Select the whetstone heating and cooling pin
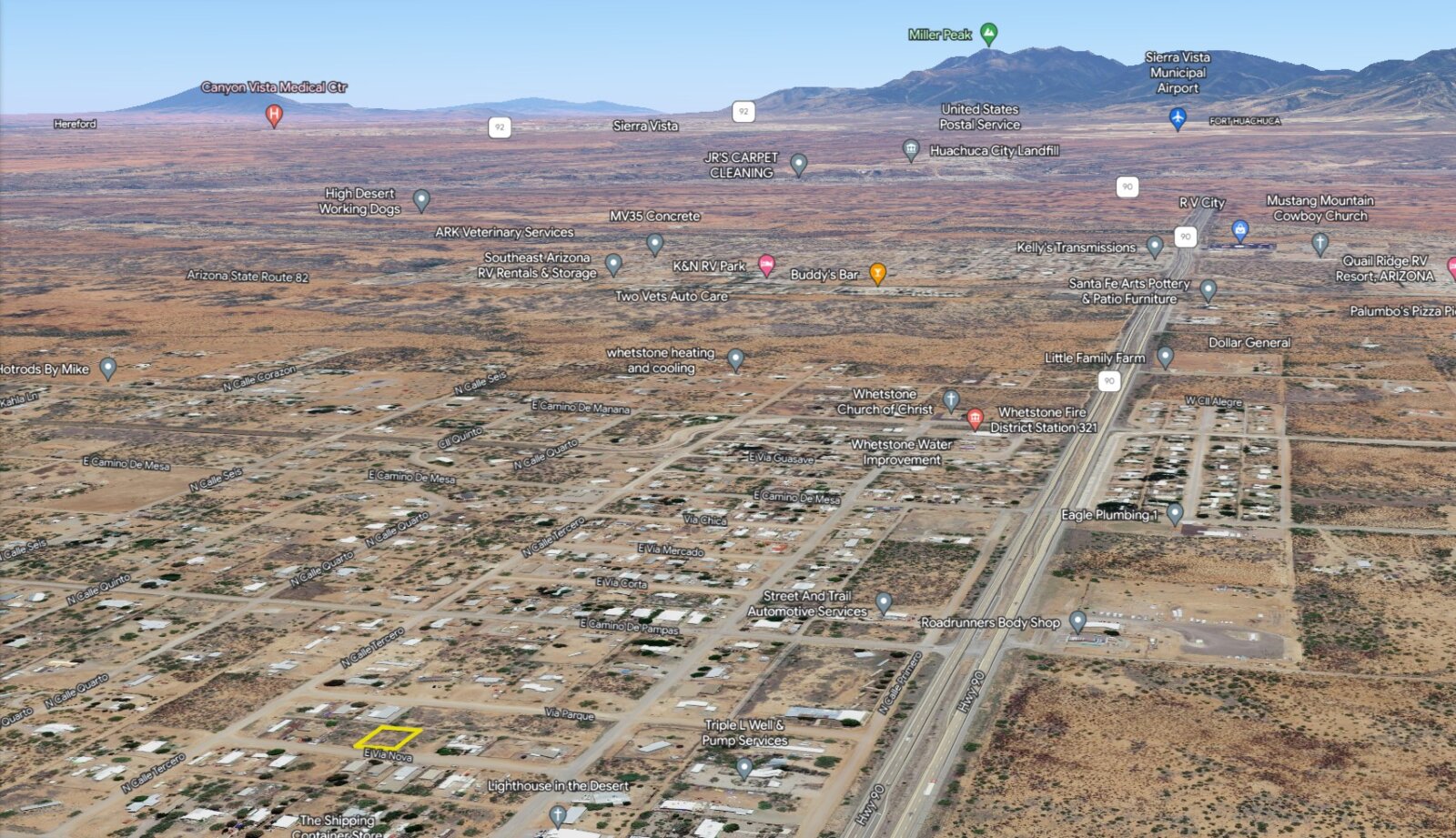Screen dimensions: 1456x838 click(x=735, y=359)
